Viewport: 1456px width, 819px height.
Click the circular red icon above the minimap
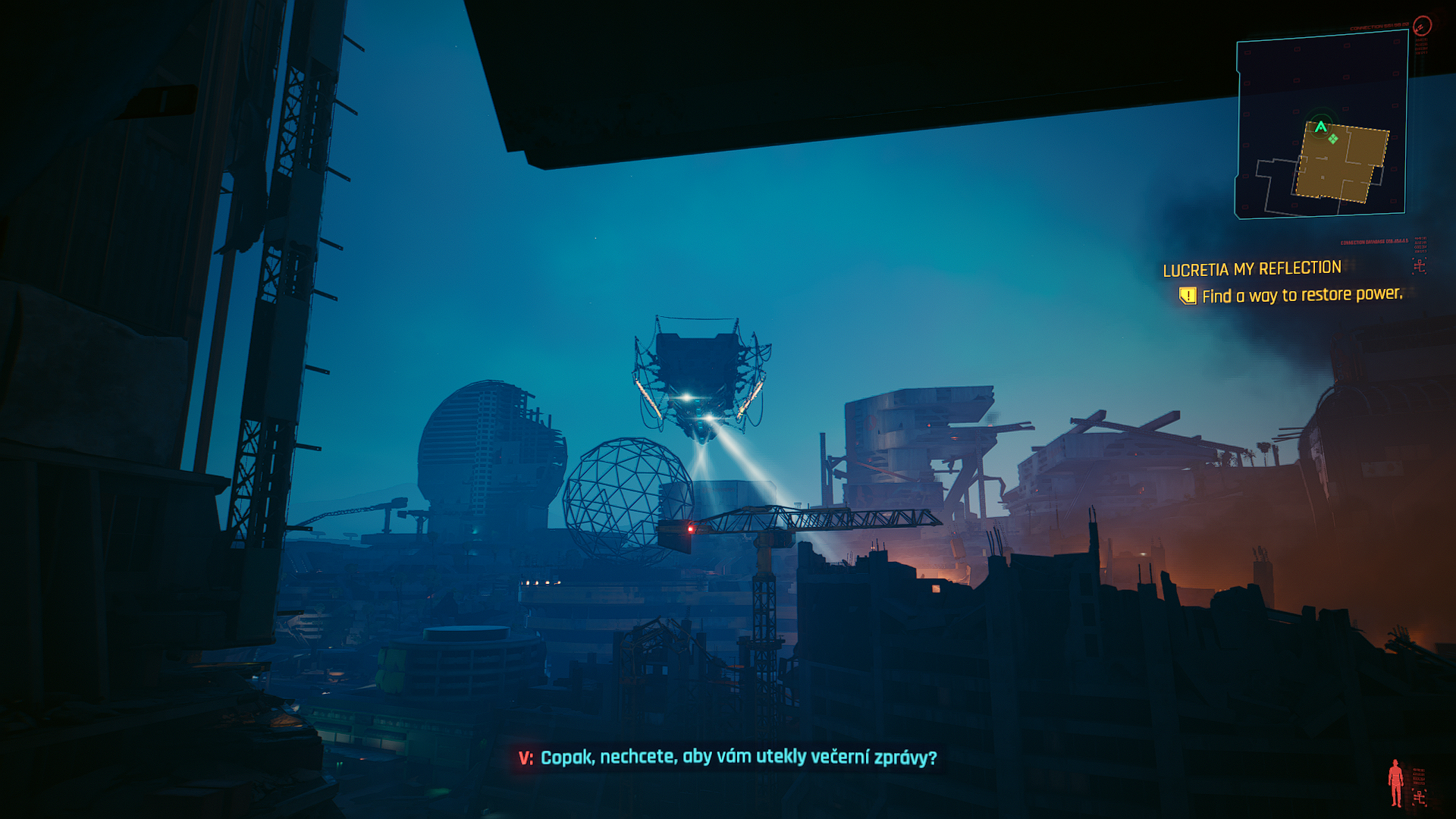(1422, 27)
